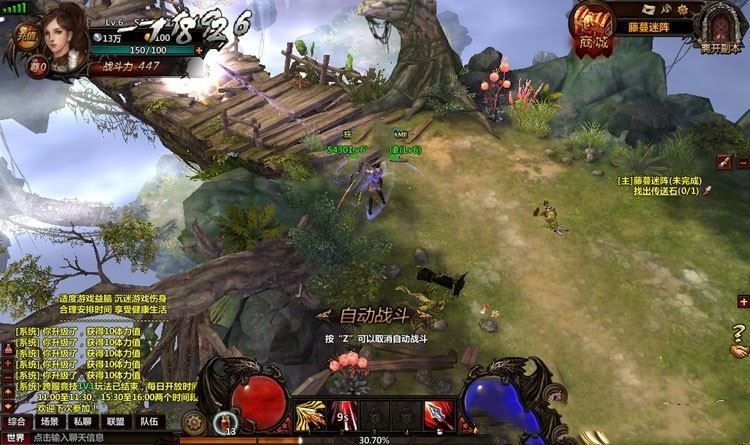The image size is (750, 445).
Task: Activate the red skill showing 9s cooldown
Action: coord(345,415)
